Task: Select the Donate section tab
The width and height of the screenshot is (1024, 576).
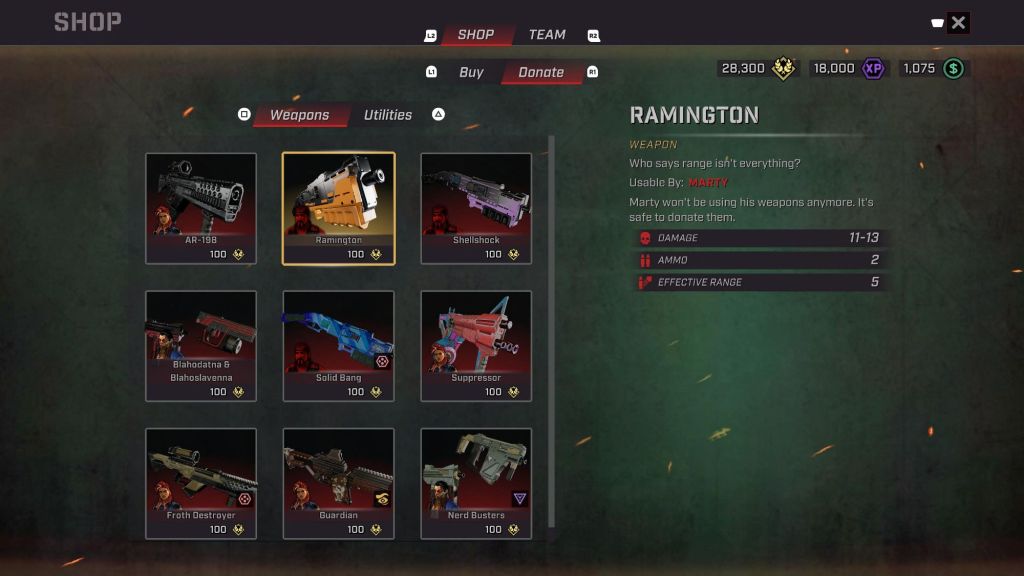Action: point(541,72)
